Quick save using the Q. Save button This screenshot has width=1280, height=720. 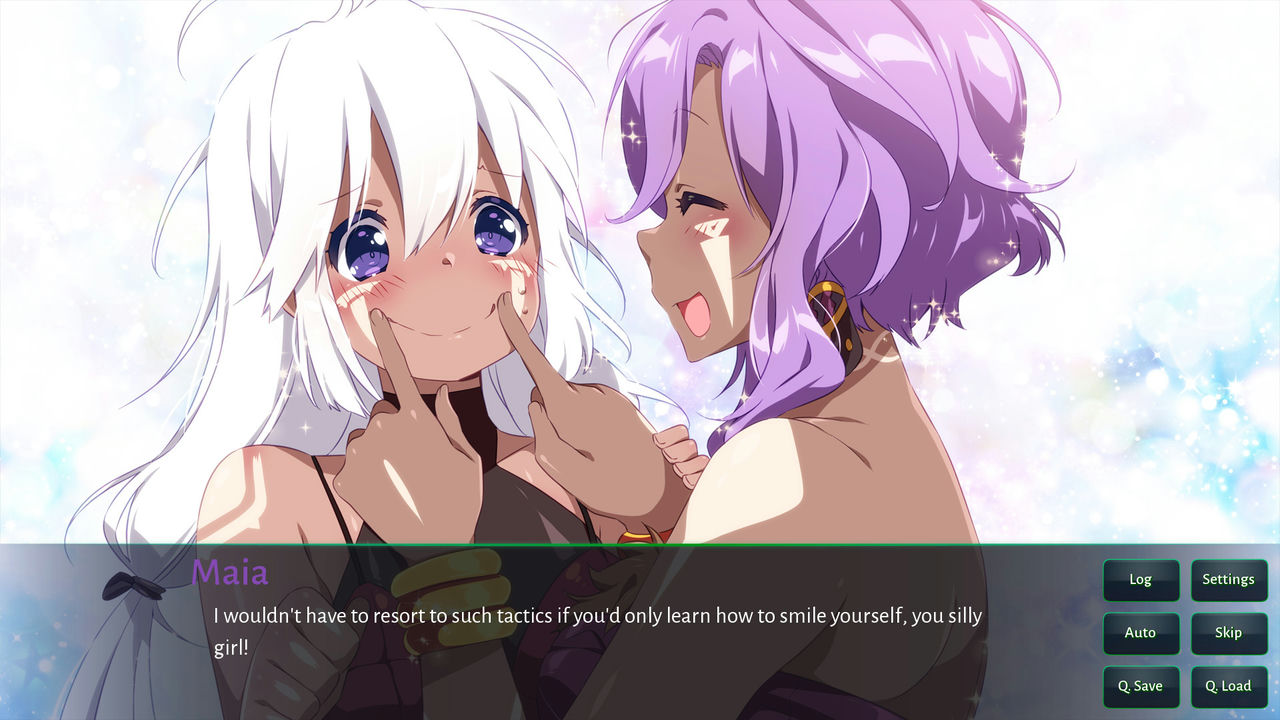(1140, 687)
